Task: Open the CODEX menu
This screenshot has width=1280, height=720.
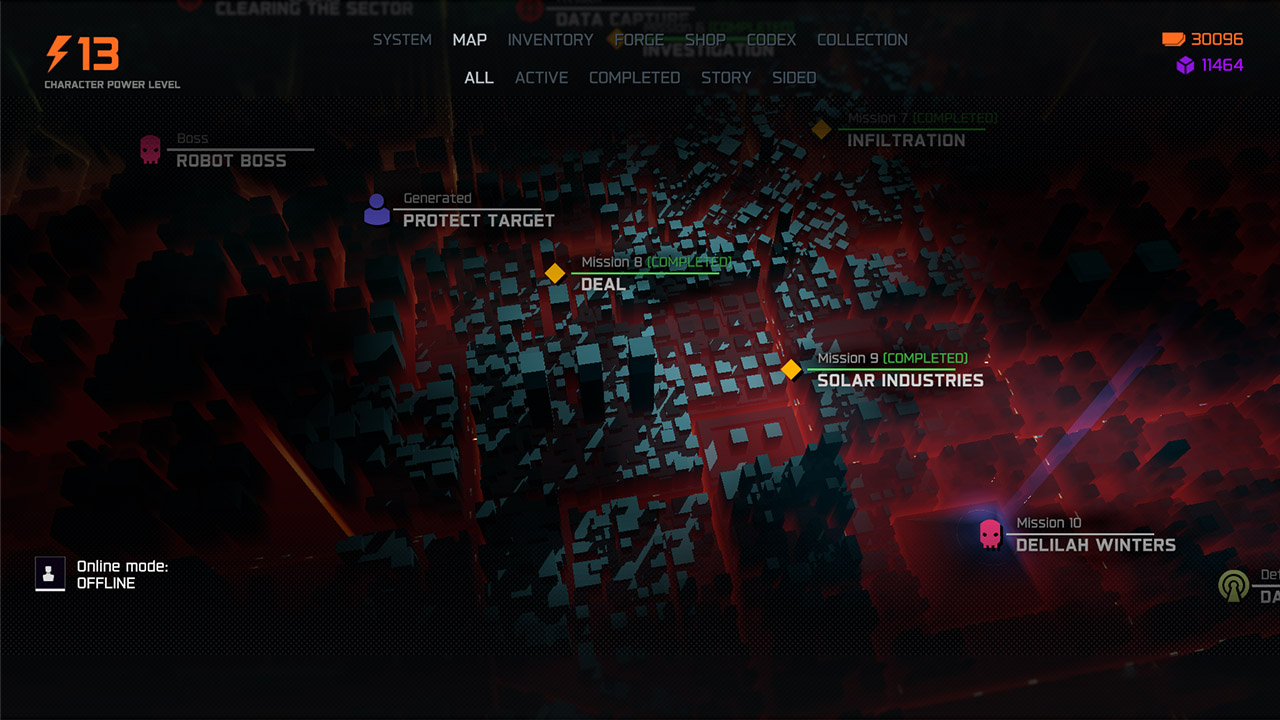Action: [x=771, y=40]
